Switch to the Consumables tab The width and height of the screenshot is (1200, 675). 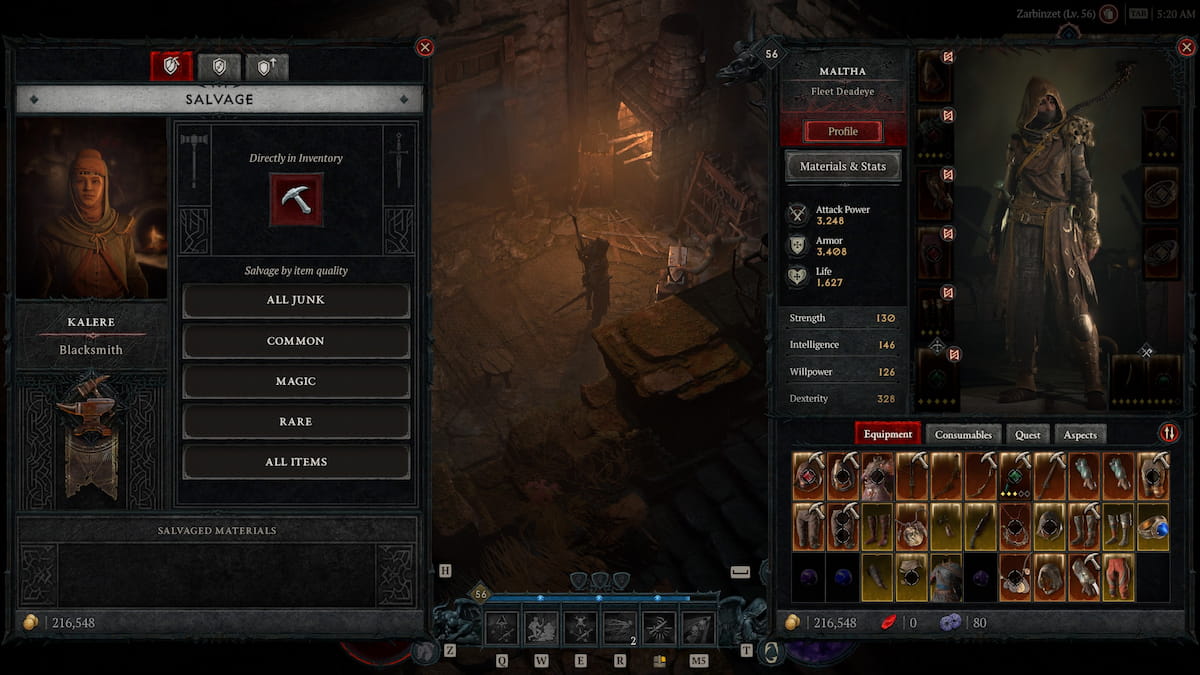click(x=963, y=434)
